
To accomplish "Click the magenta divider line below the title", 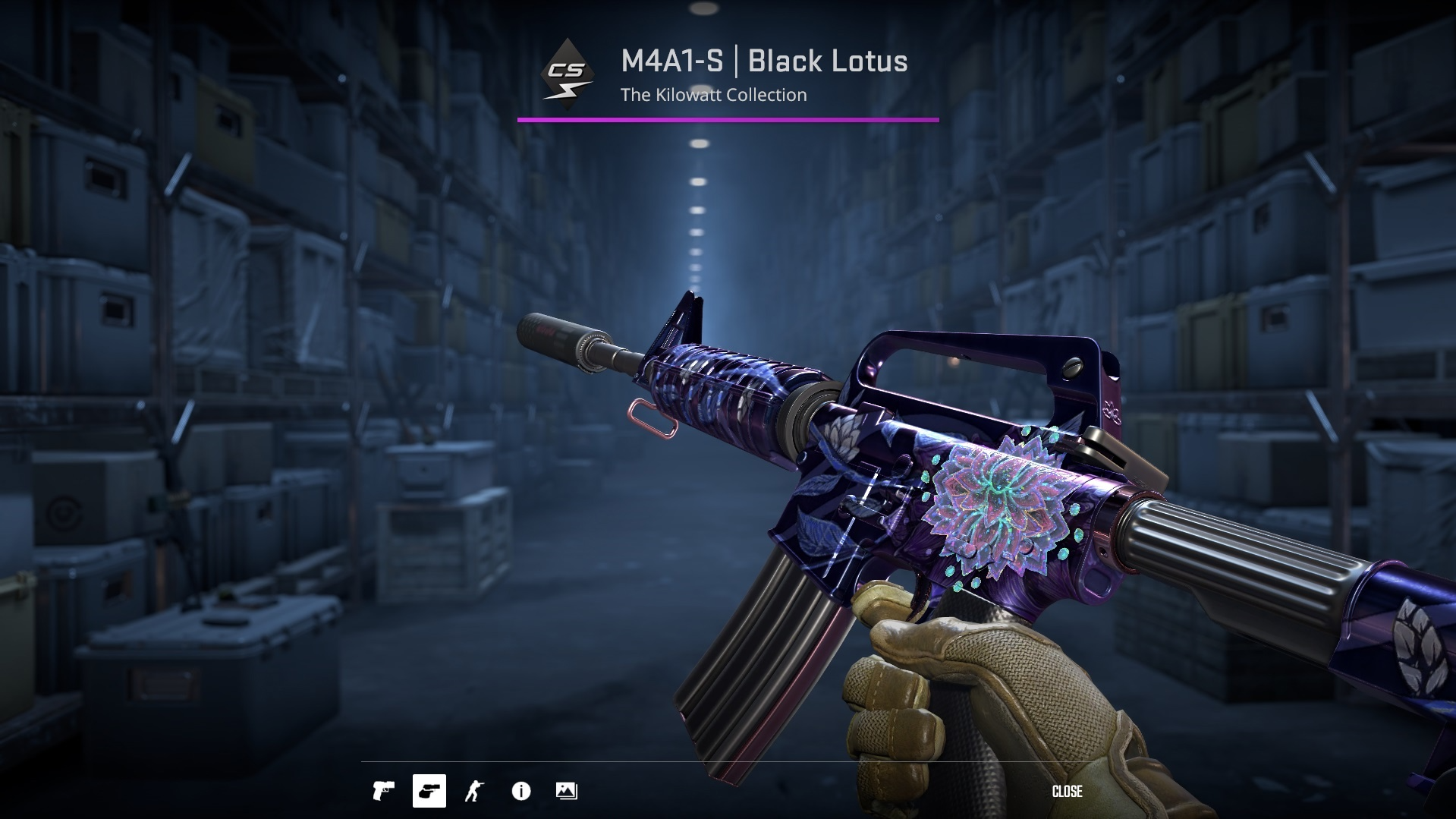I will coord(728,118).
